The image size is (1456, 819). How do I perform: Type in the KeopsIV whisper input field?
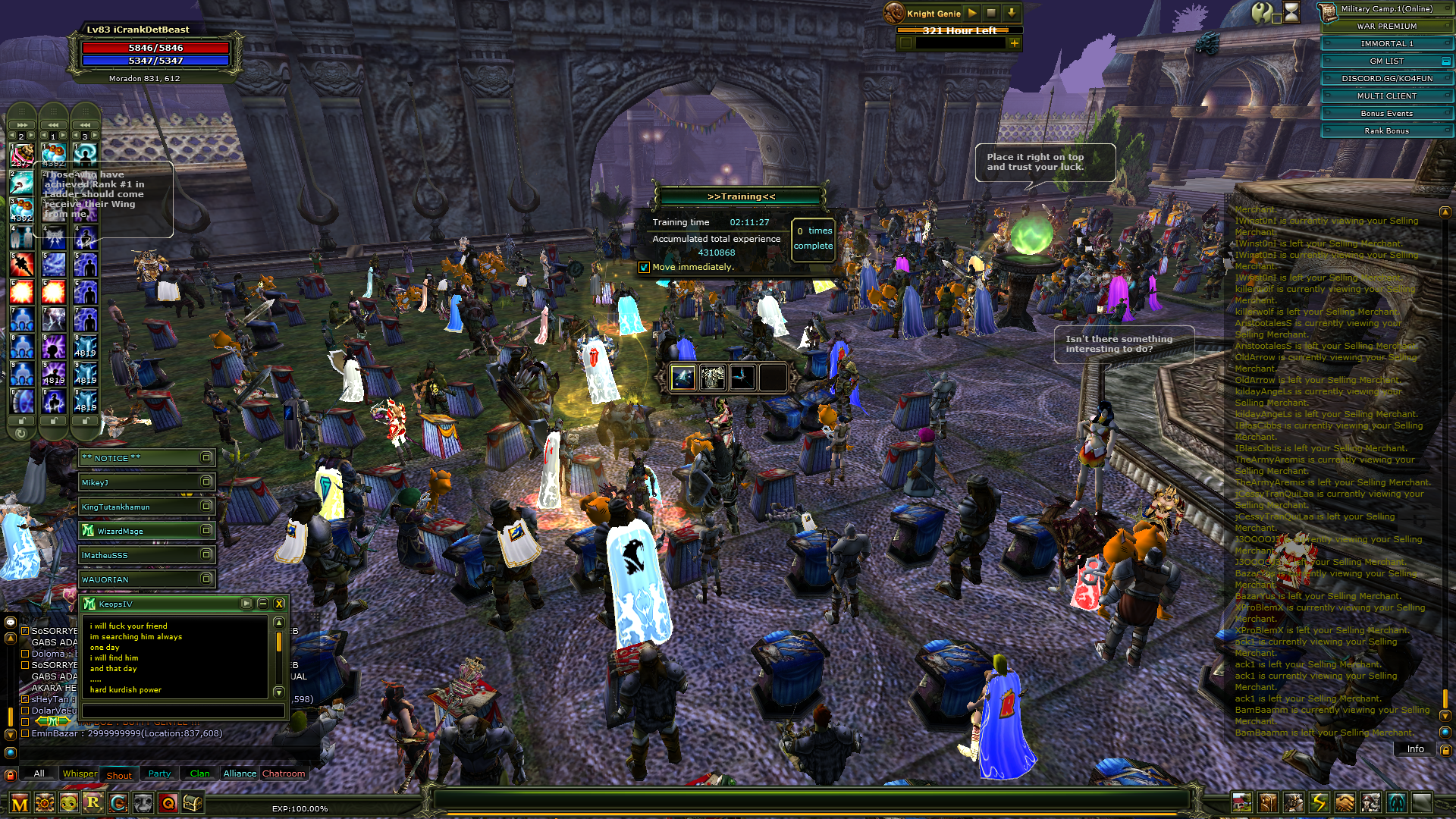(x=183, y=711)
